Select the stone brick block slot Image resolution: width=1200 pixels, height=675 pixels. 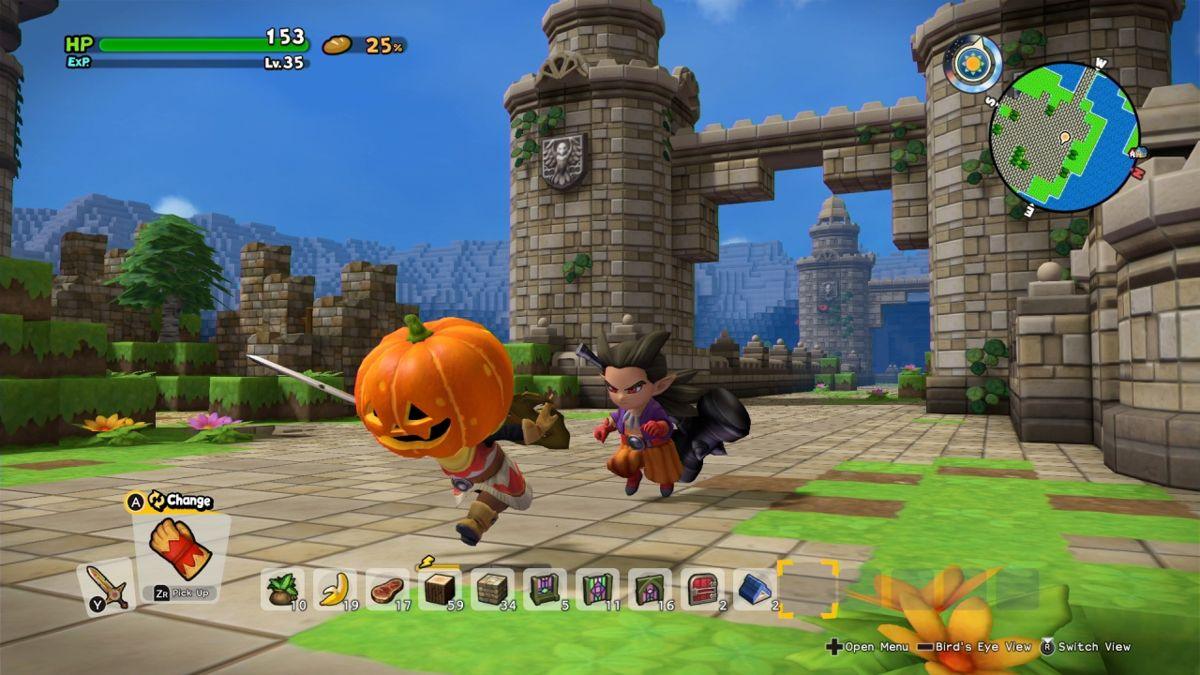coord(492,588)
